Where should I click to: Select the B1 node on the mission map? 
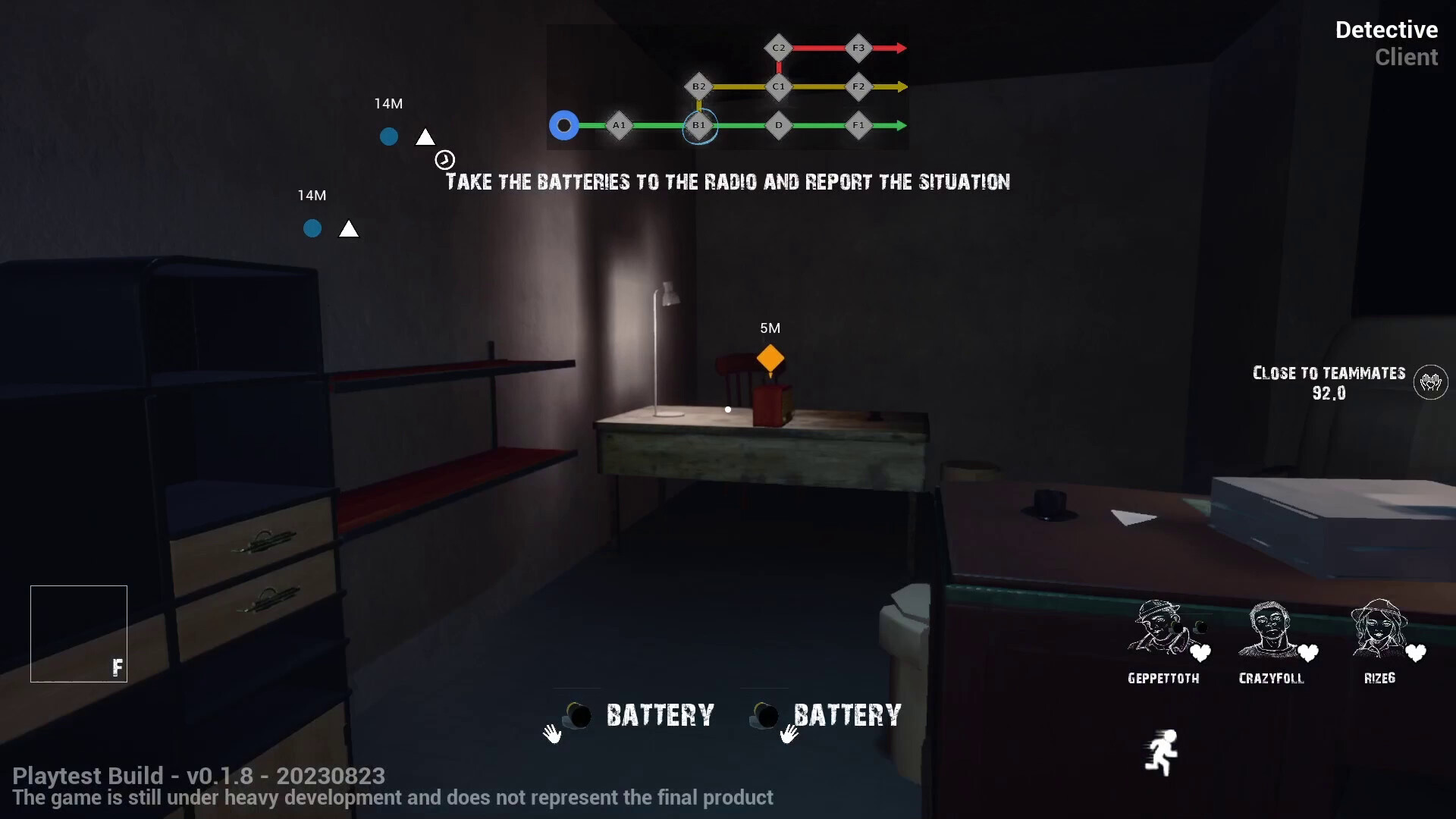click(x=699, y=125)
